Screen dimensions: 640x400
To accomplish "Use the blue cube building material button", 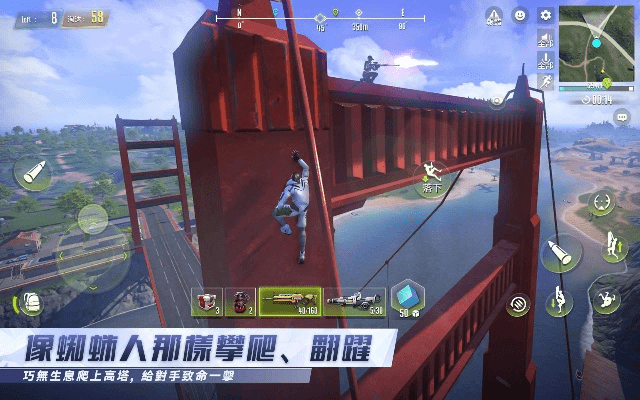I will click(x=407, y=298).
